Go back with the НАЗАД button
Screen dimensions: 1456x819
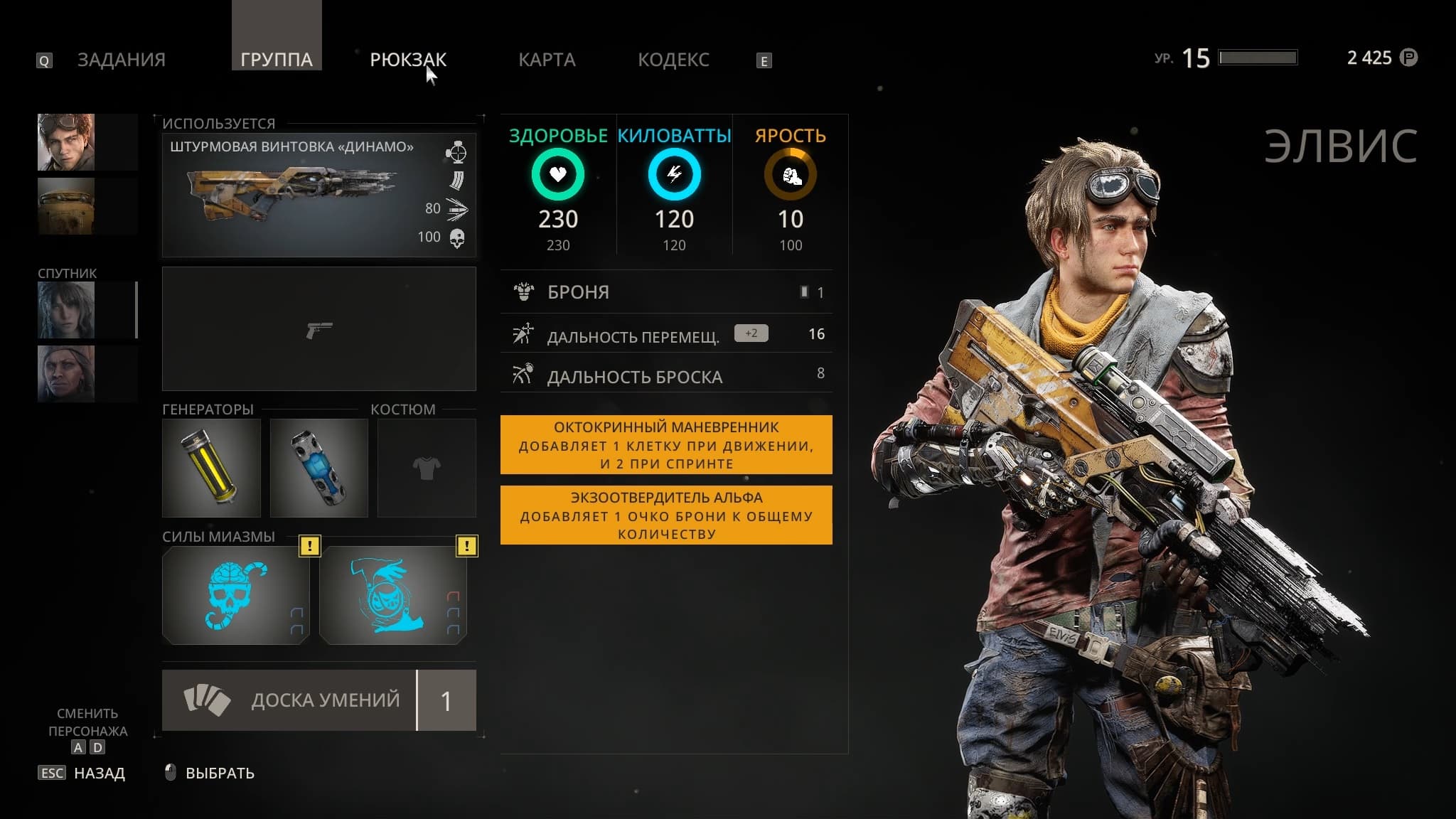[x=99, y=773]
